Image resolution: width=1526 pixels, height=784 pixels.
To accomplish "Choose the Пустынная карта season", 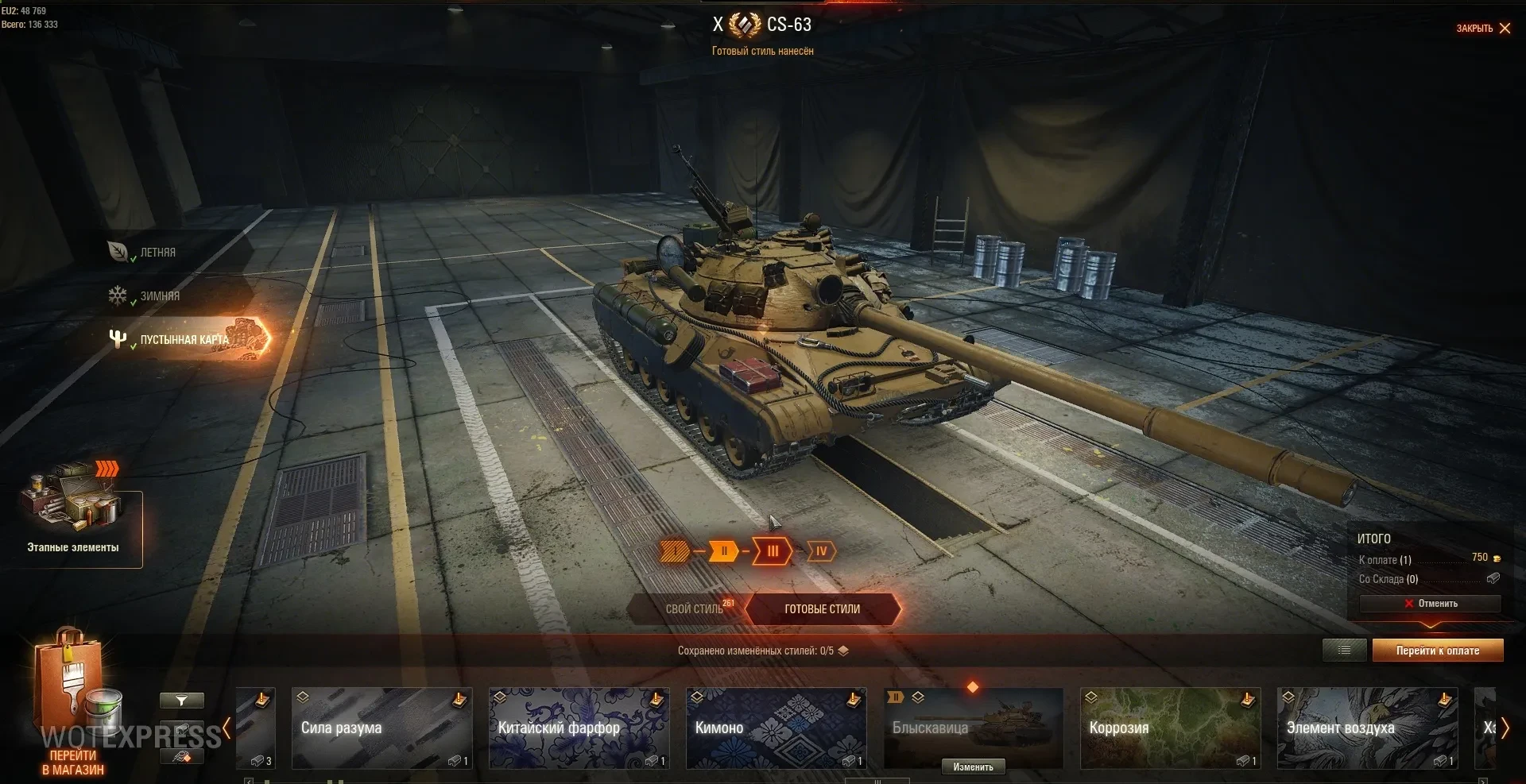I will [x=184, y=340].
